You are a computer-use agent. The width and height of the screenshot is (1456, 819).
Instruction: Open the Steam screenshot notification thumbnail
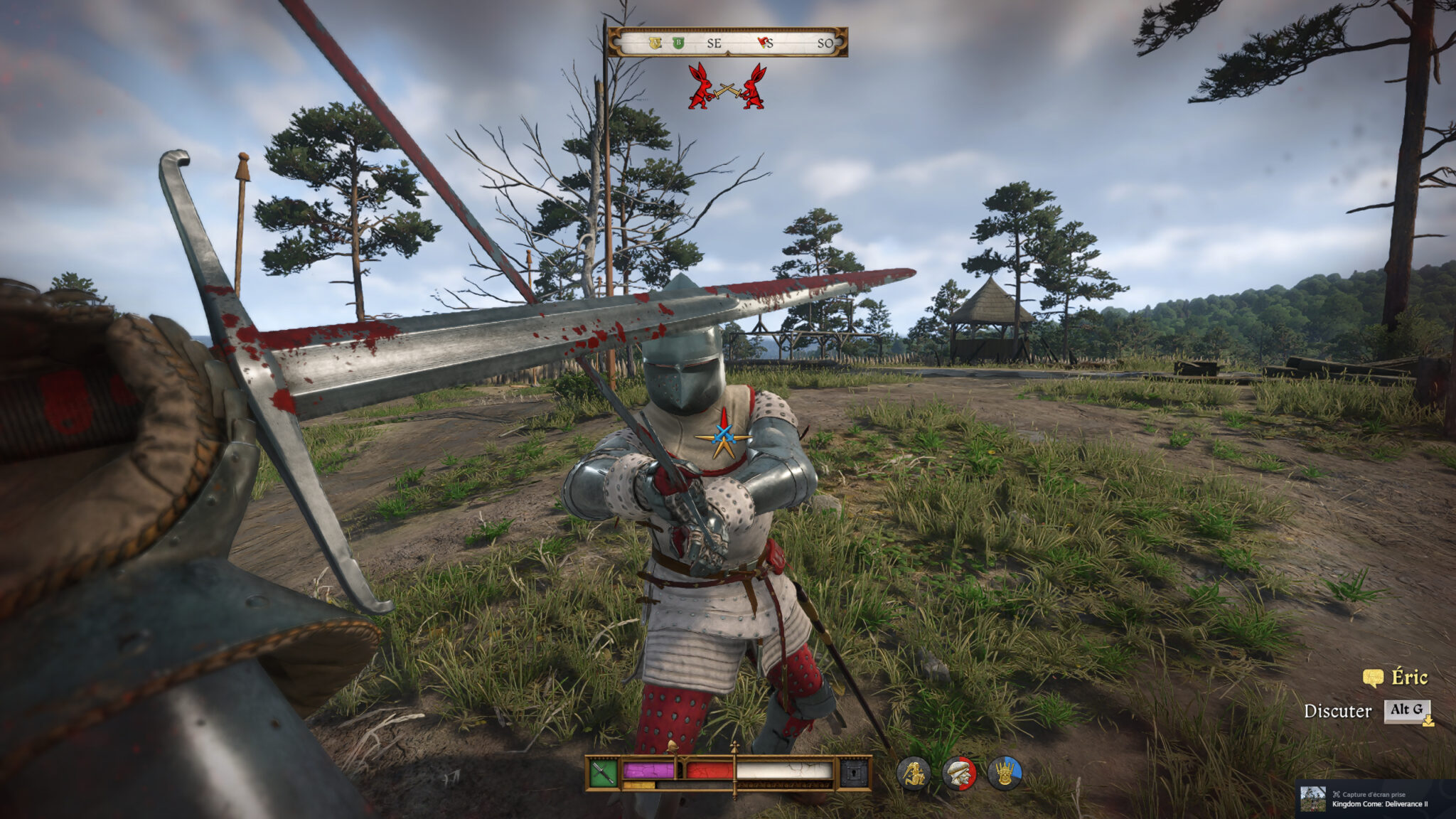[1313, 799]
